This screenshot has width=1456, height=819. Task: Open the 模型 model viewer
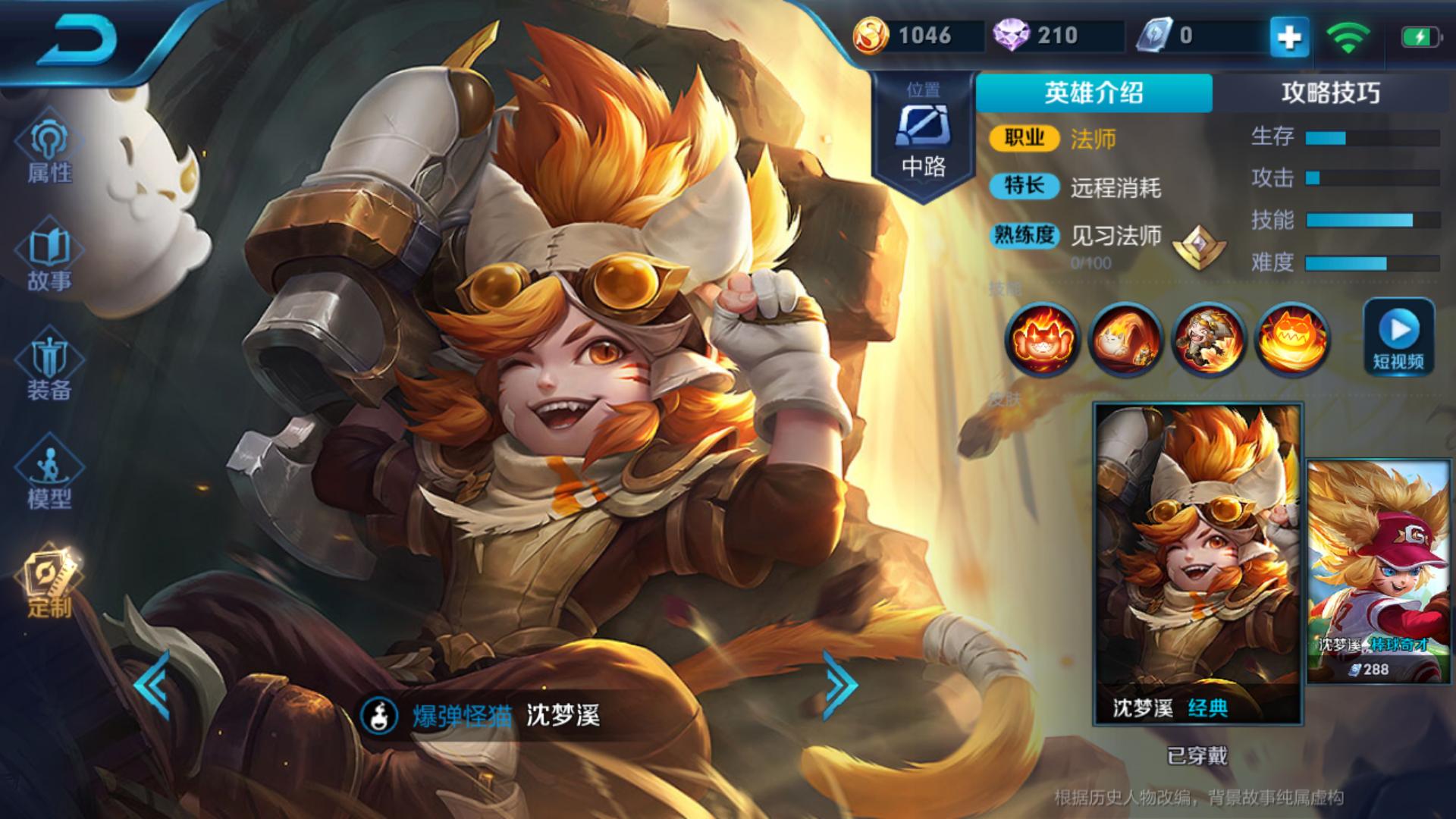49,476
